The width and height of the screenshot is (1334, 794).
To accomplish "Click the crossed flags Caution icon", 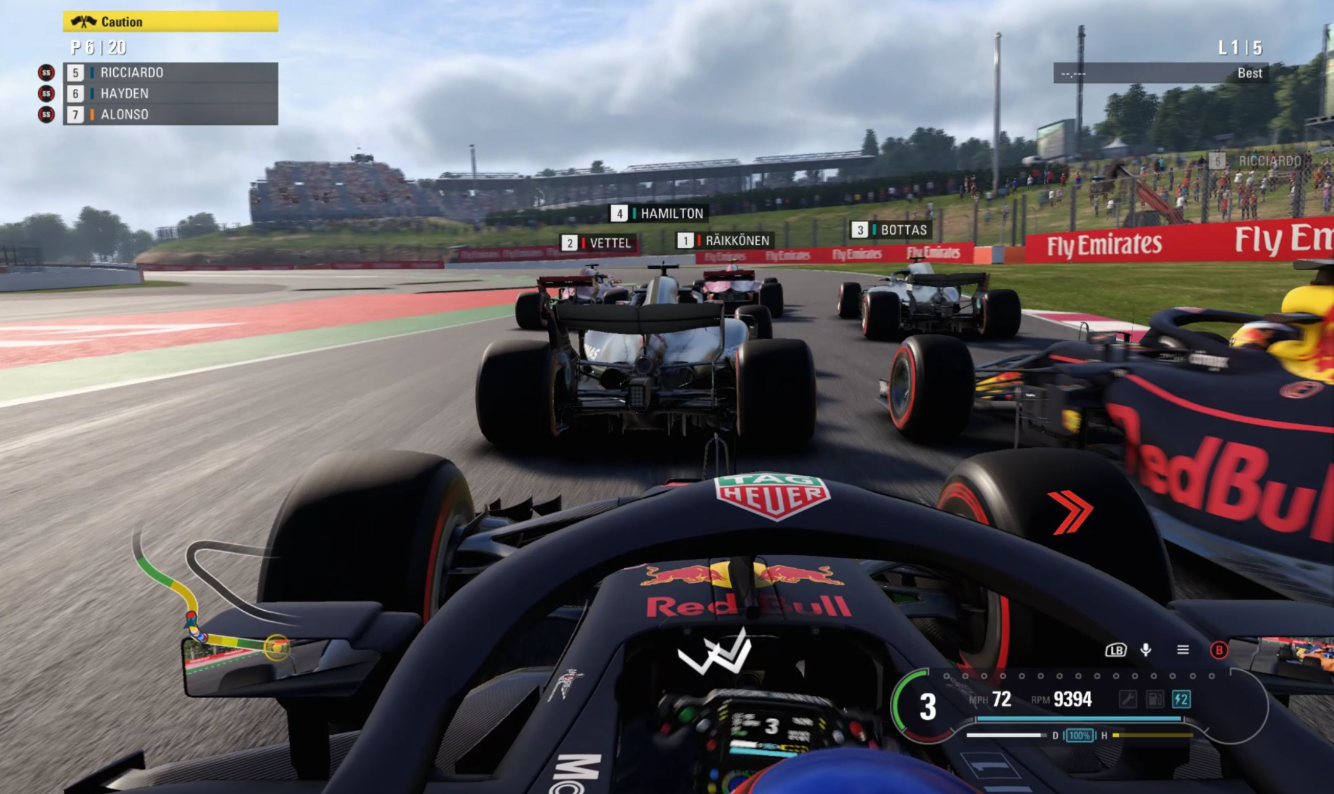I will point(84,20).
